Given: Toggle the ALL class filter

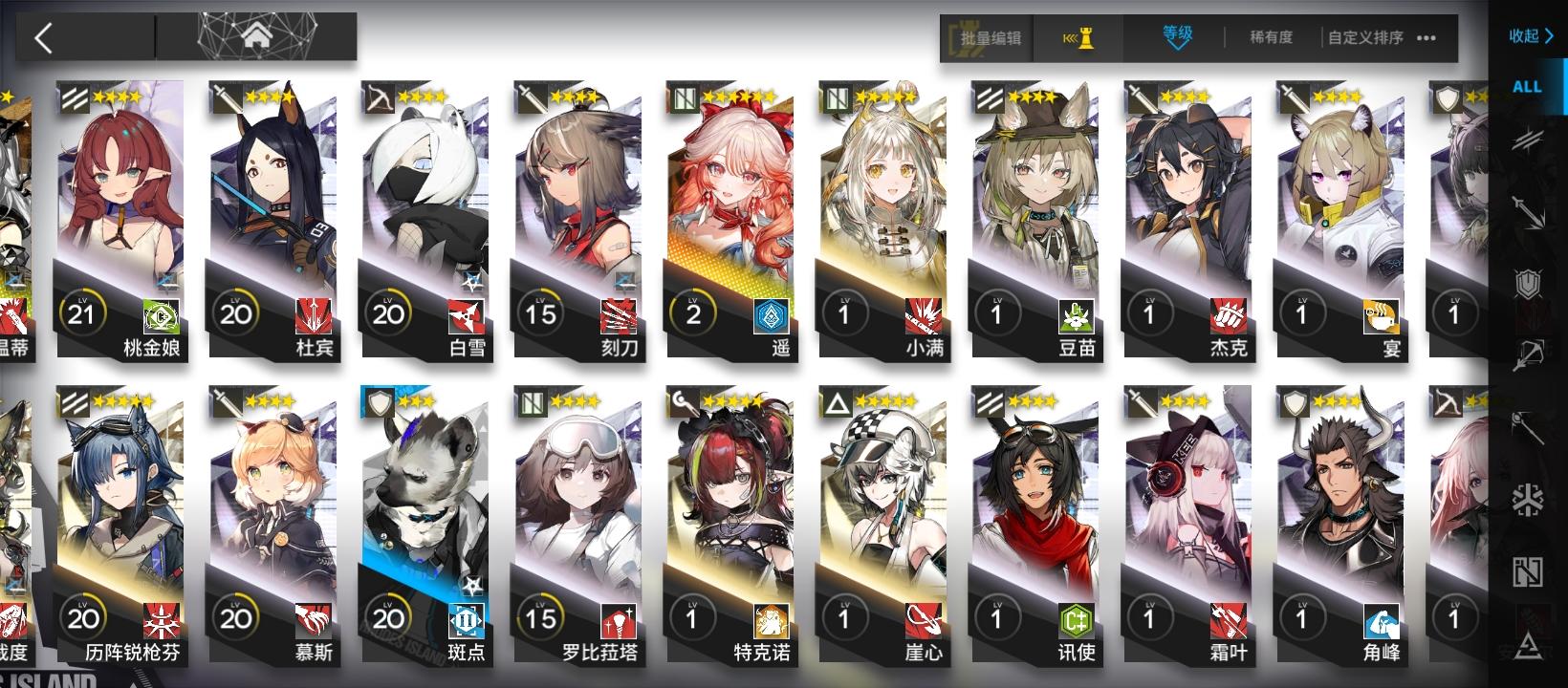Looking at the screenshot, I should click(1529, 85).
